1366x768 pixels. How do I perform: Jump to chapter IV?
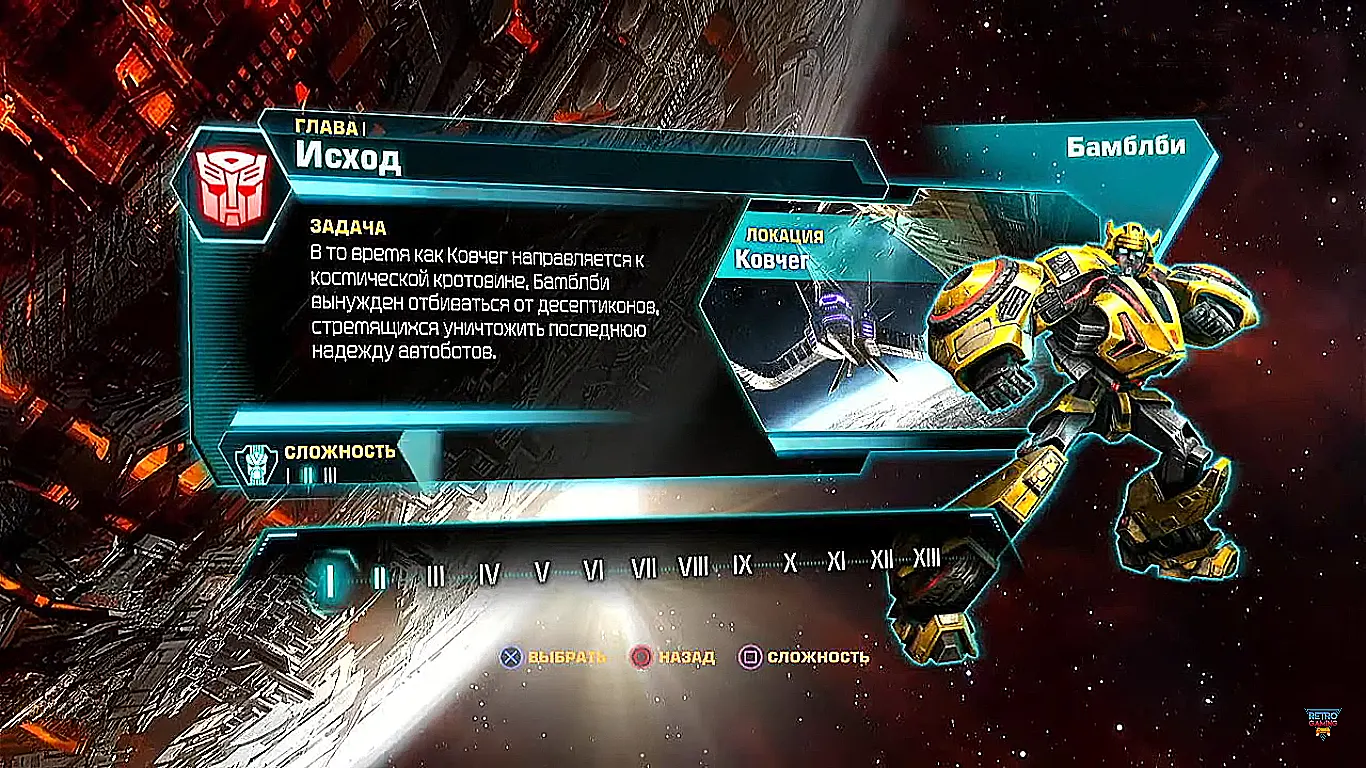pos(489,573)
